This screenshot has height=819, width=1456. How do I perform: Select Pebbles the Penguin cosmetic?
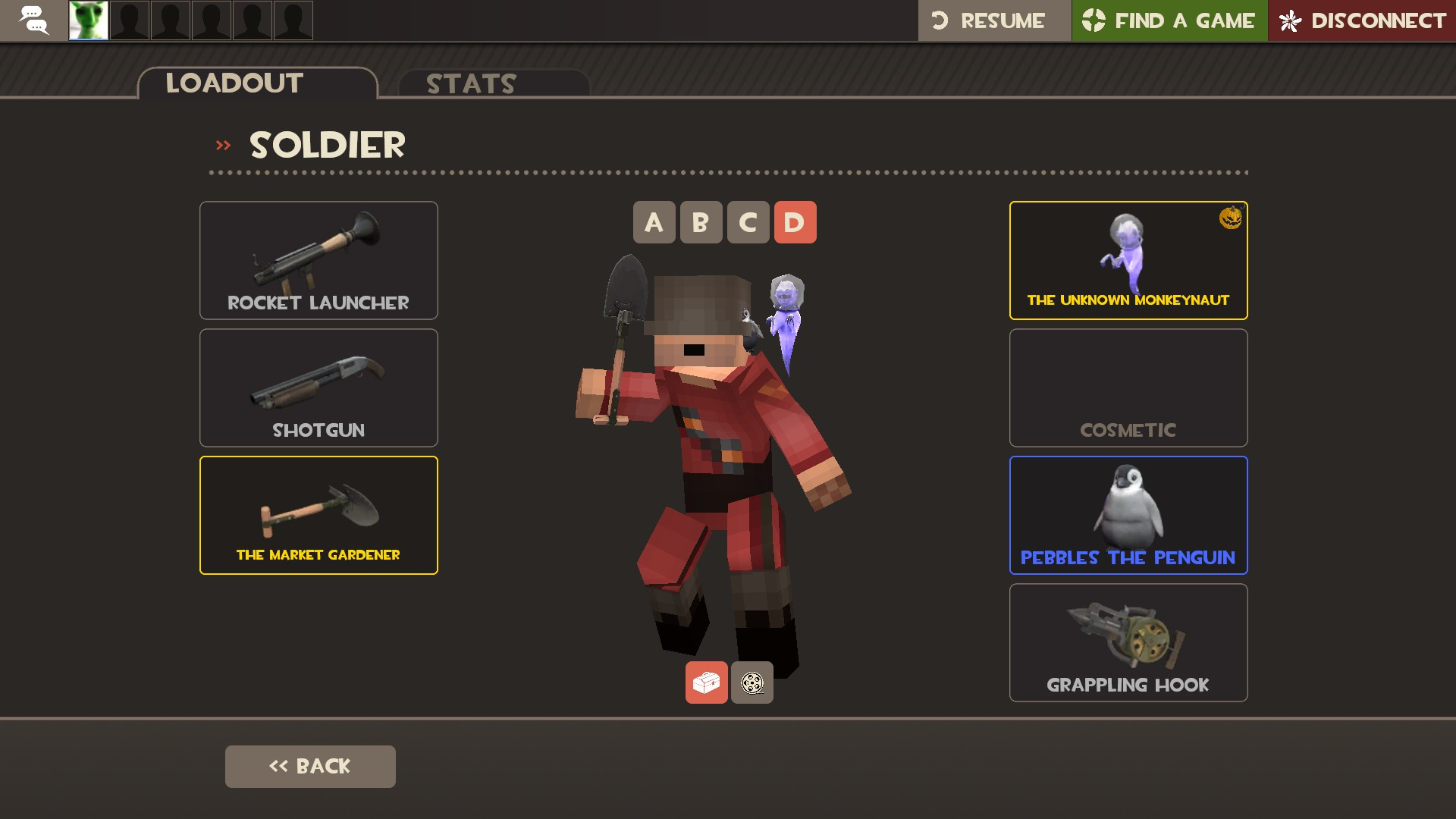(1128, 515)
